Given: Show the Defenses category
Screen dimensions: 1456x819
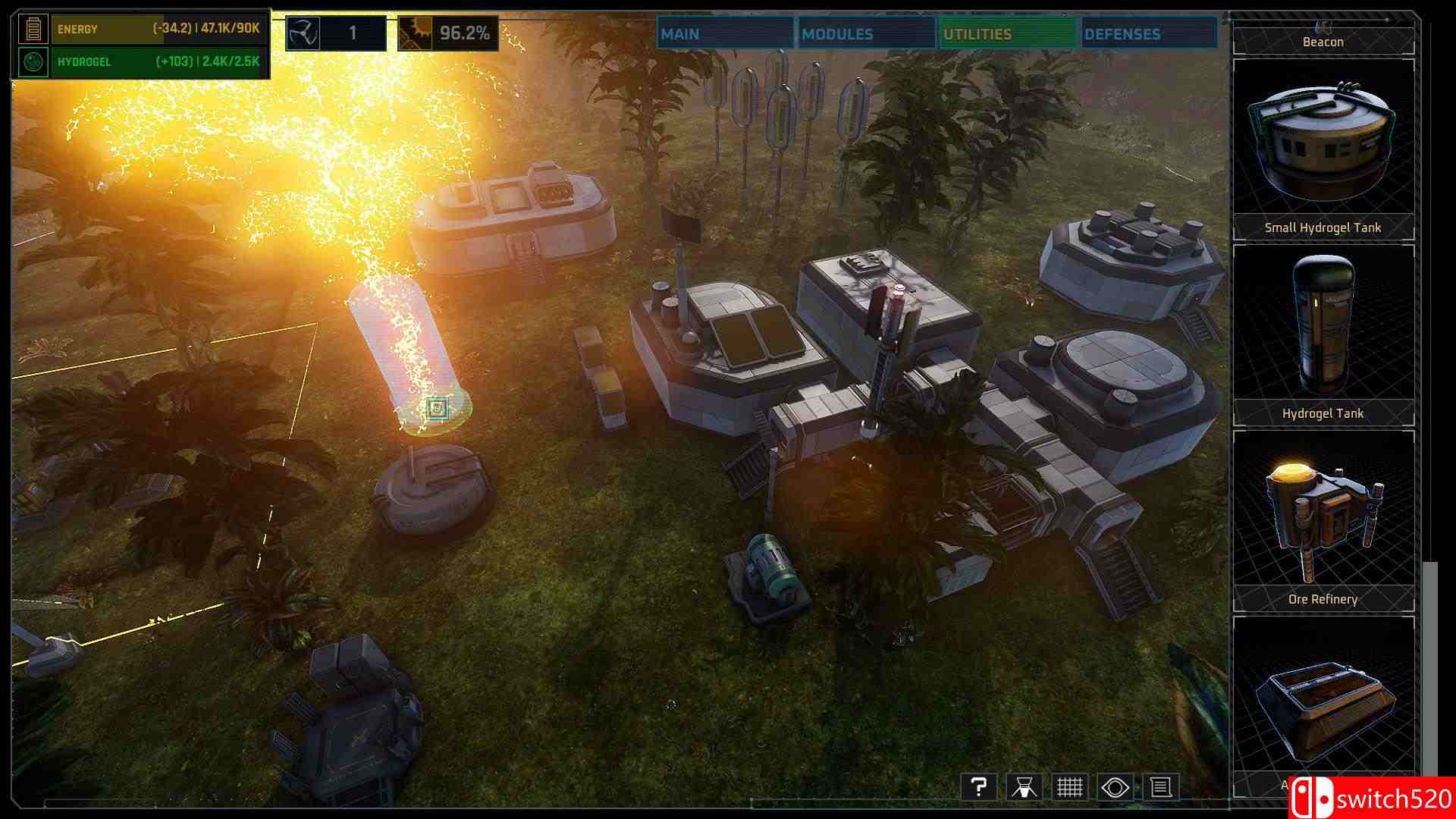Looking at the screenshot, I should [x=1148, y=34].
